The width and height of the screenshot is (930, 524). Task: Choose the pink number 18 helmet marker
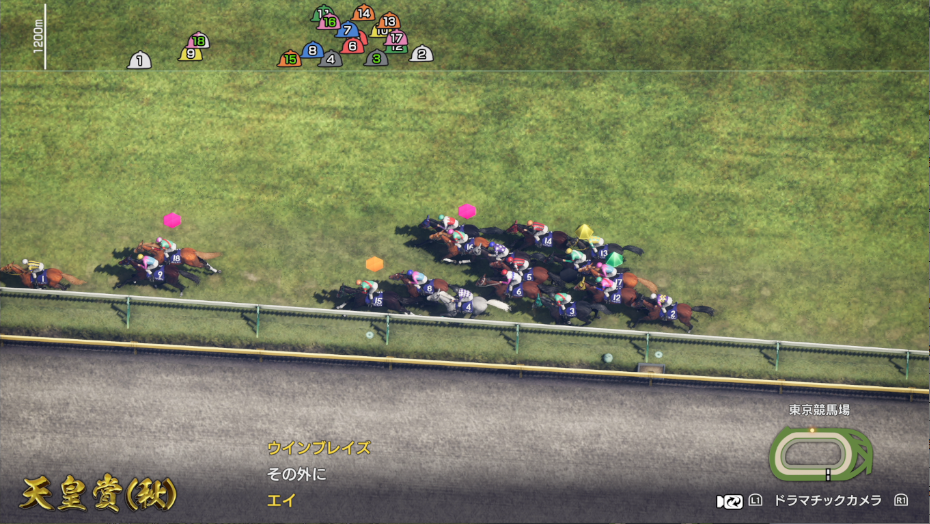(x=199, y=41)
